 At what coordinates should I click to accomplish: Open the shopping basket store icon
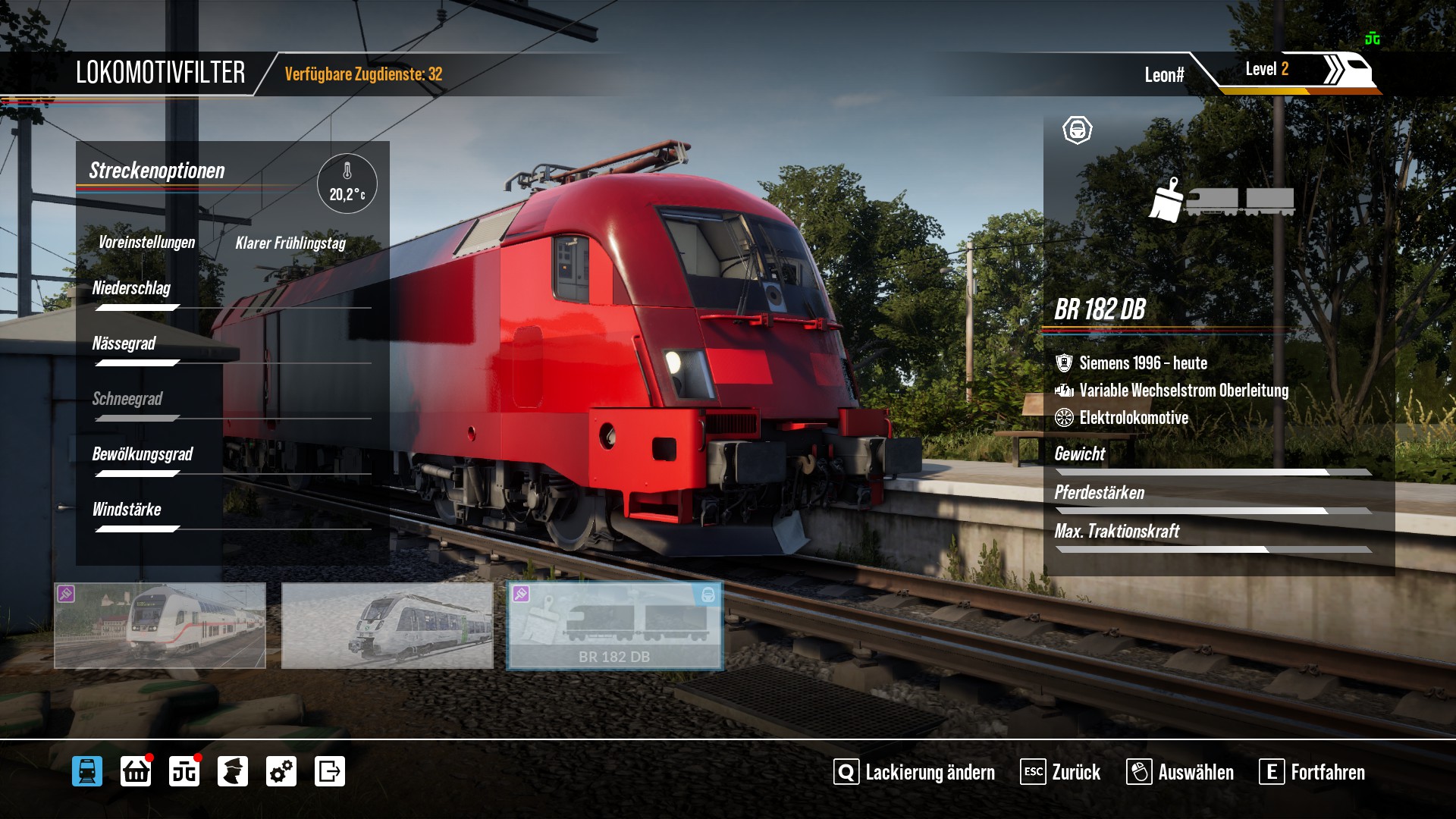click(136, 771)
